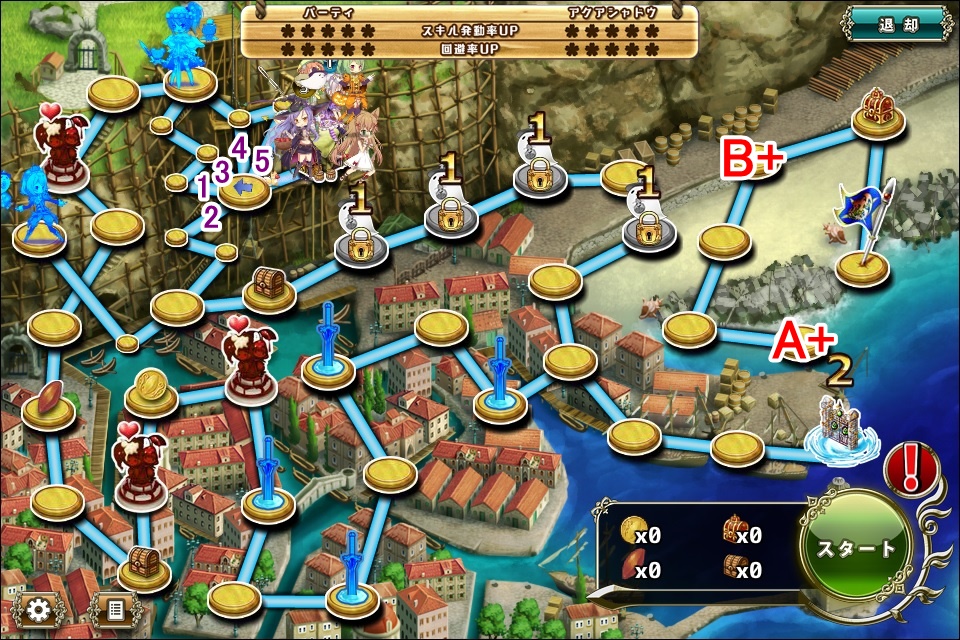This screenshot has height=640, width=960.
Task: Select the blue arrow board tile
Action: click(244, 188)
